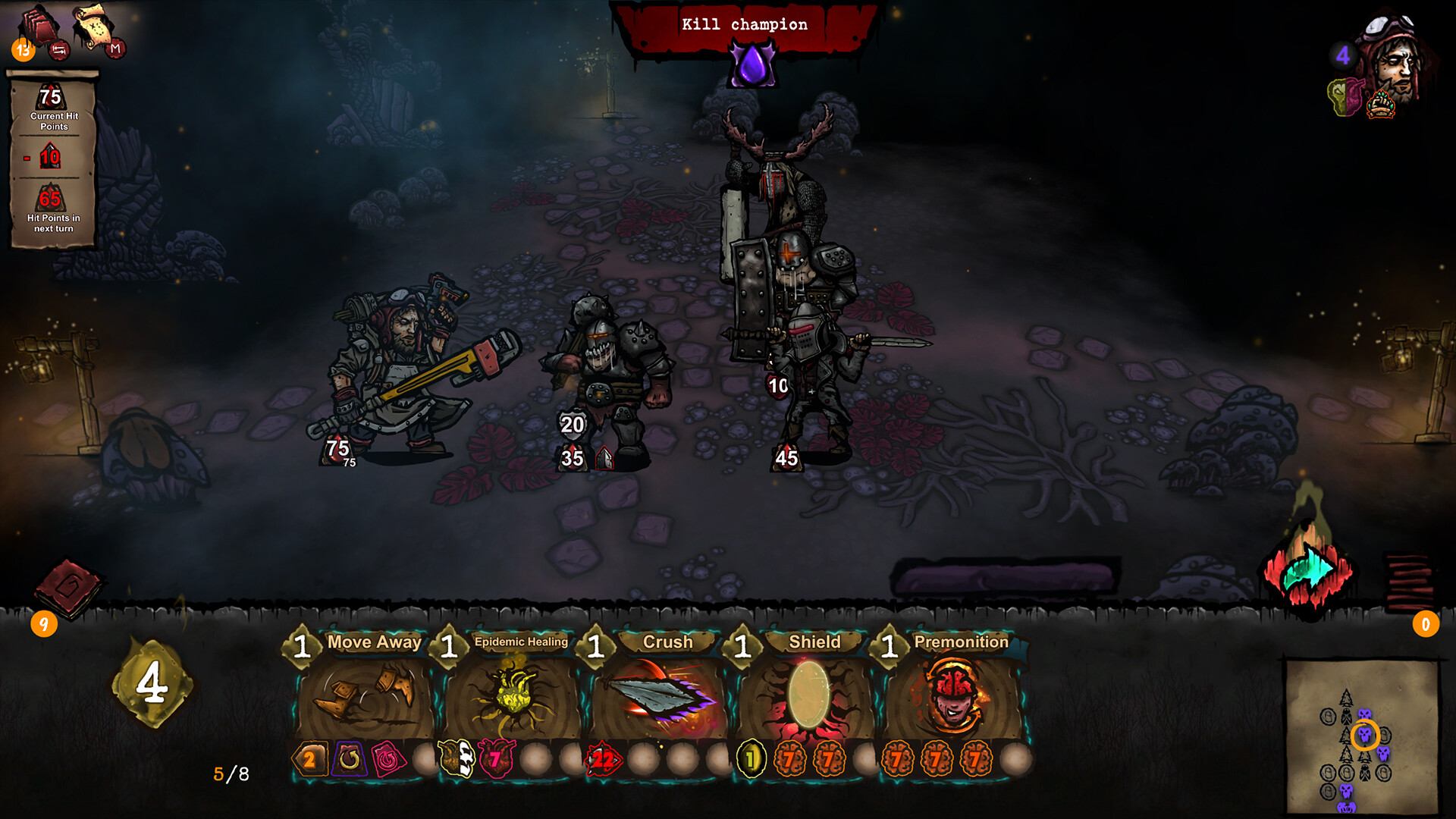End turn with the green arrow button

point(1309,573)
